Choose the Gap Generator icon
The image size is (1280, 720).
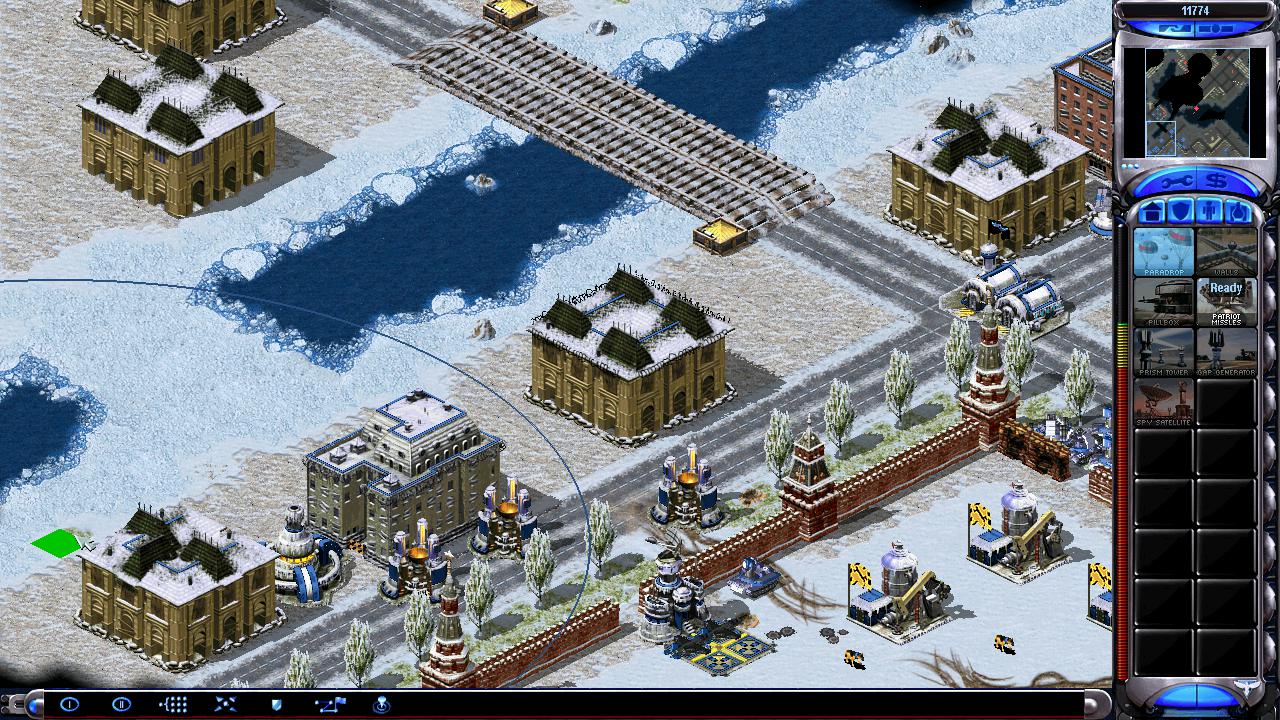(1226, 352)
